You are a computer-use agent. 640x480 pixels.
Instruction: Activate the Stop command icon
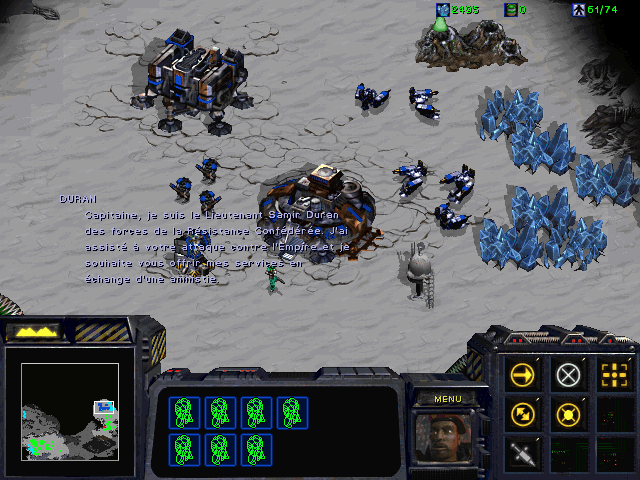(568, 375)
